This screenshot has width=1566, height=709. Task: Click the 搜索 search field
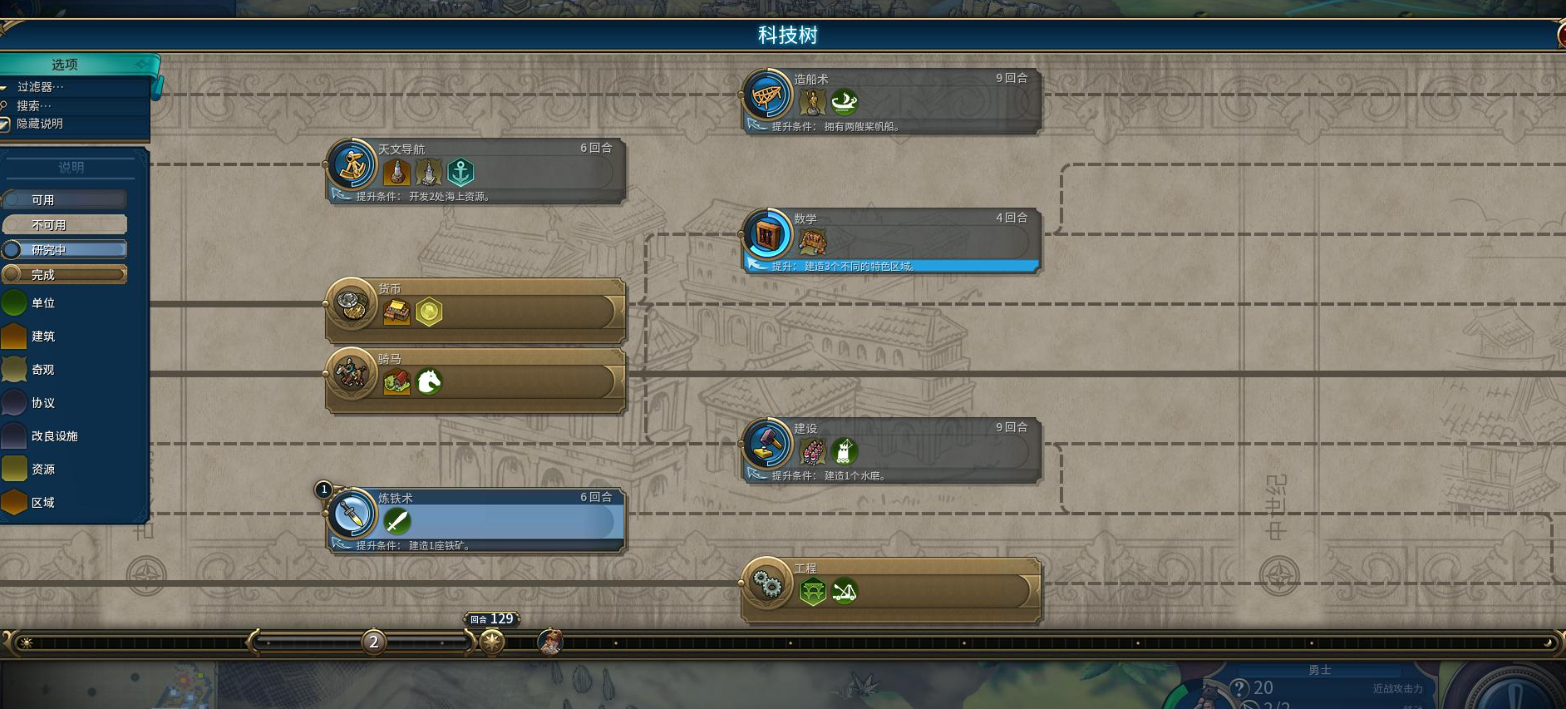pos(34,105)
